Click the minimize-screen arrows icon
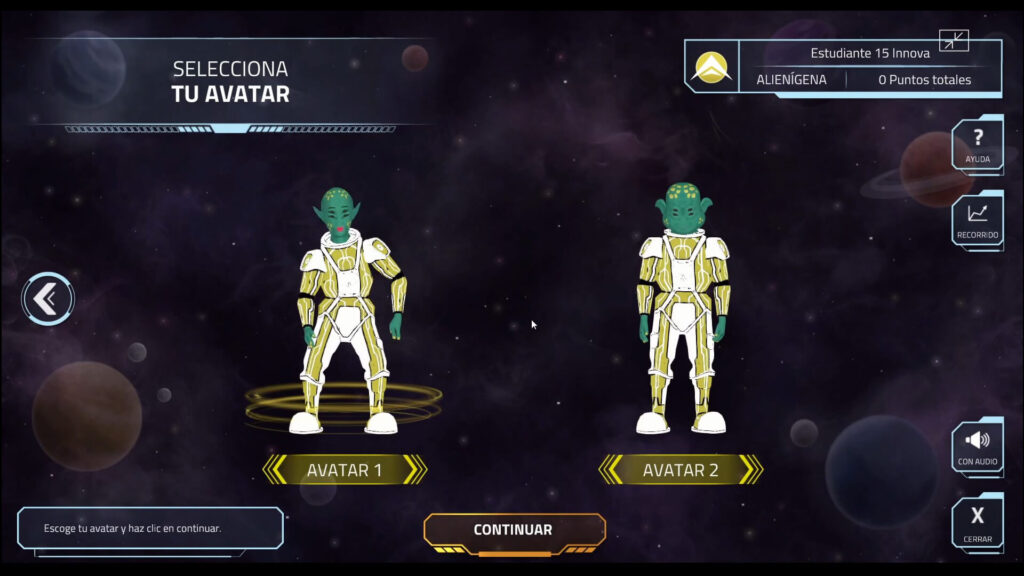This screenshot has width=1024, height=576. tap(954, 41)
